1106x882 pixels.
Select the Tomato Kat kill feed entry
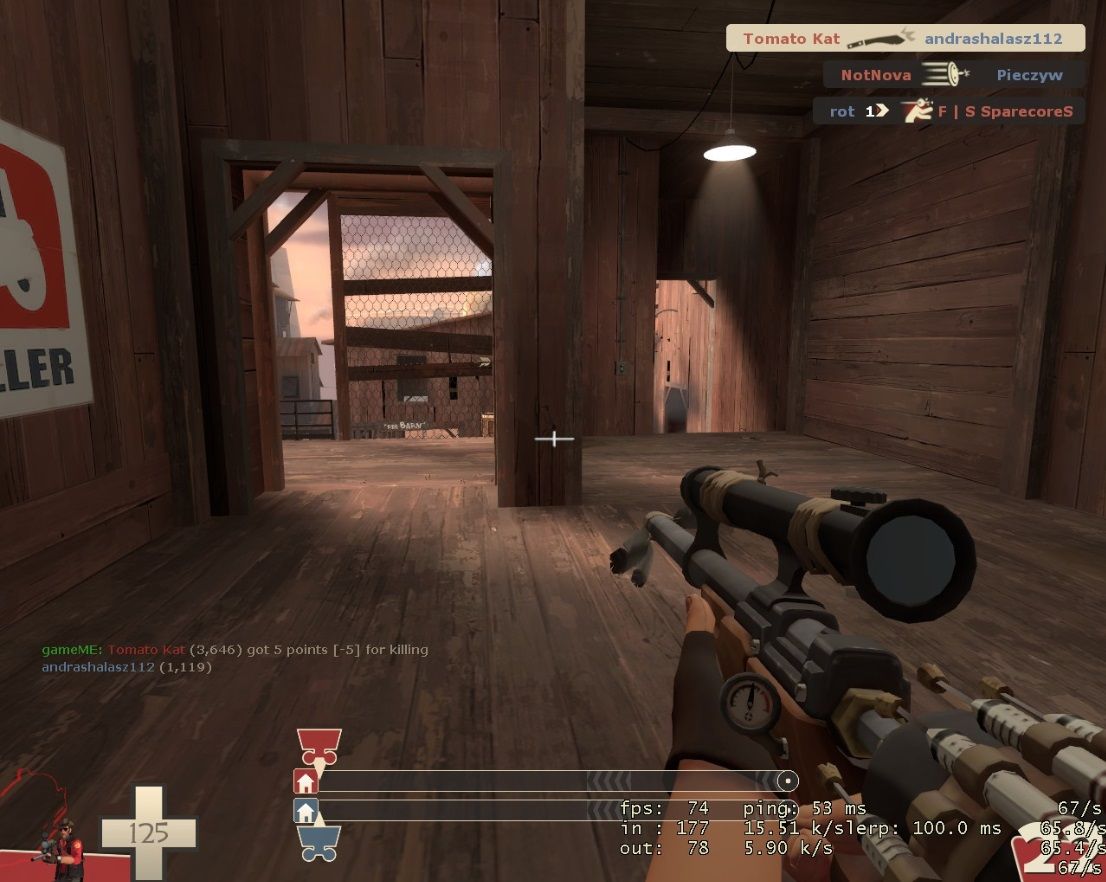(905, 39)
